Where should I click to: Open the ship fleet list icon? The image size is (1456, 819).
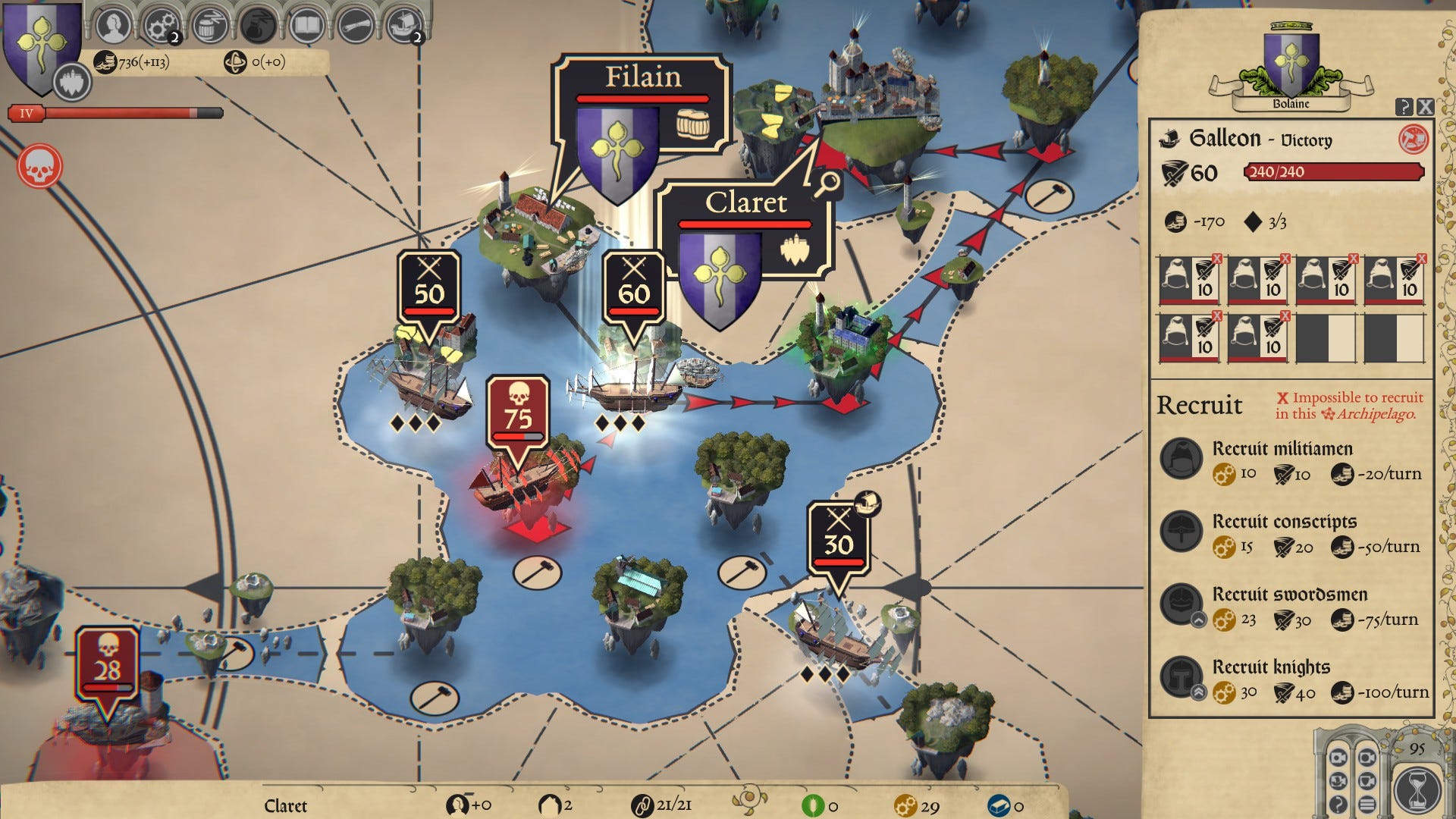click(404, 26)
